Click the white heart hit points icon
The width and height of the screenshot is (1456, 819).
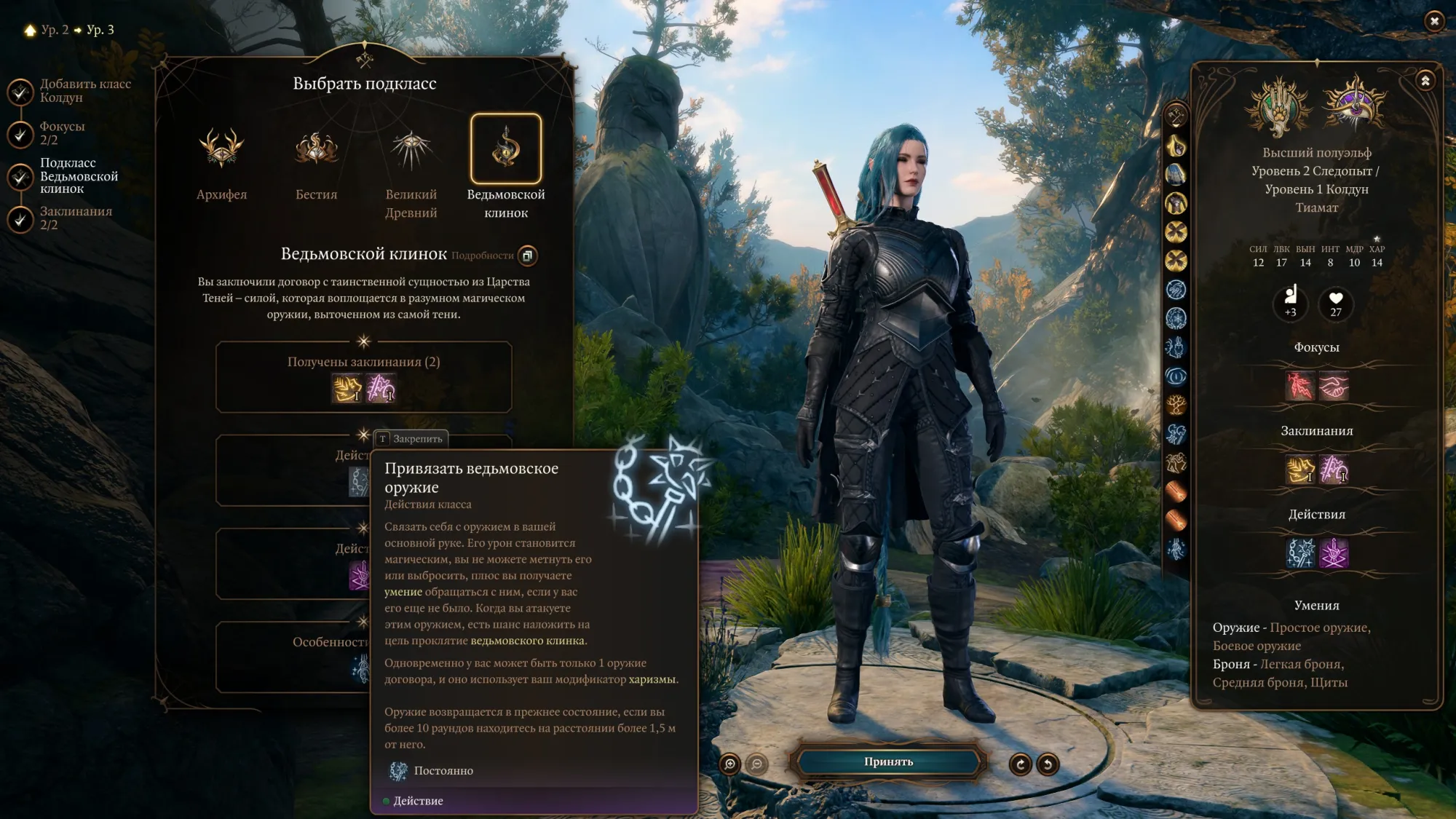coord(1336,302)
